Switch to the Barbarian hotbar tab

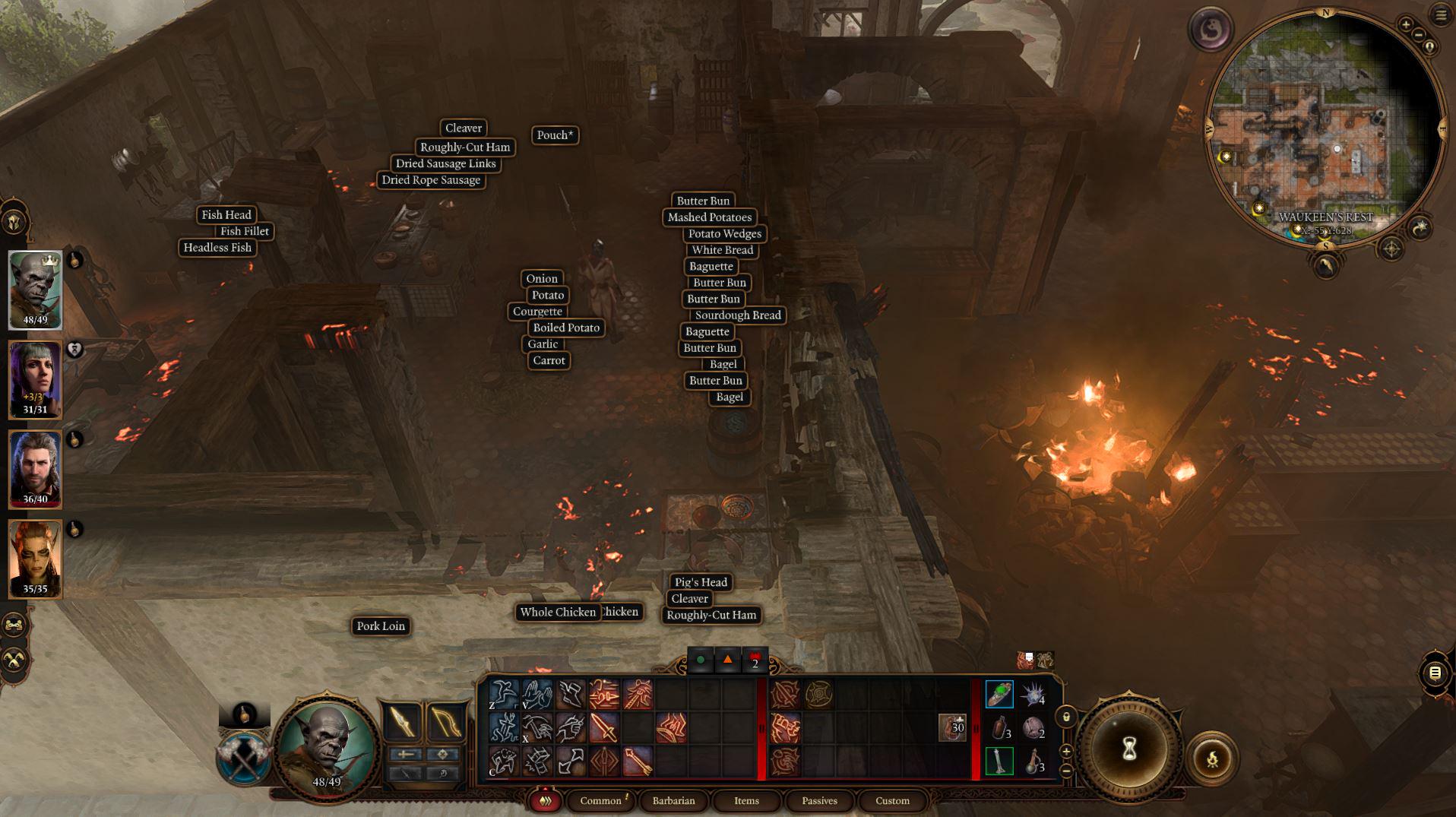(x=673, y=800)
